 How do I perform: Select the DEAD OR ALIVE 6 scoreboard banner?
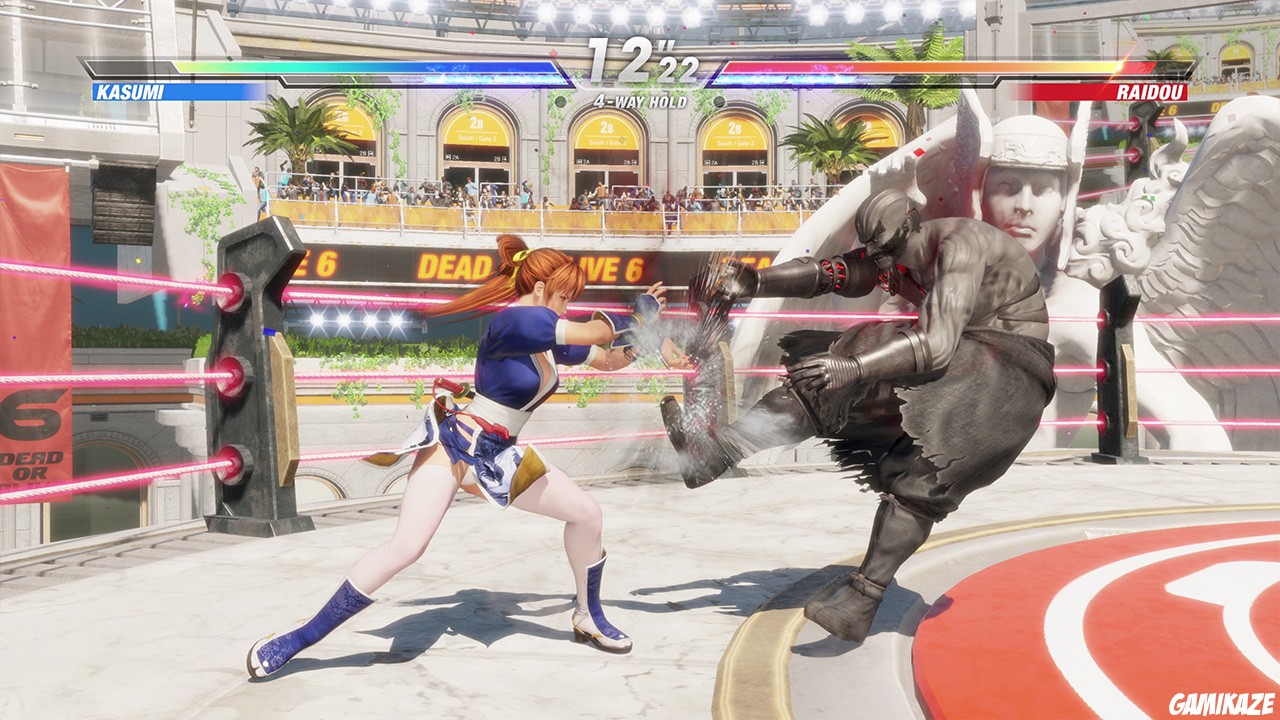point(450,265)
